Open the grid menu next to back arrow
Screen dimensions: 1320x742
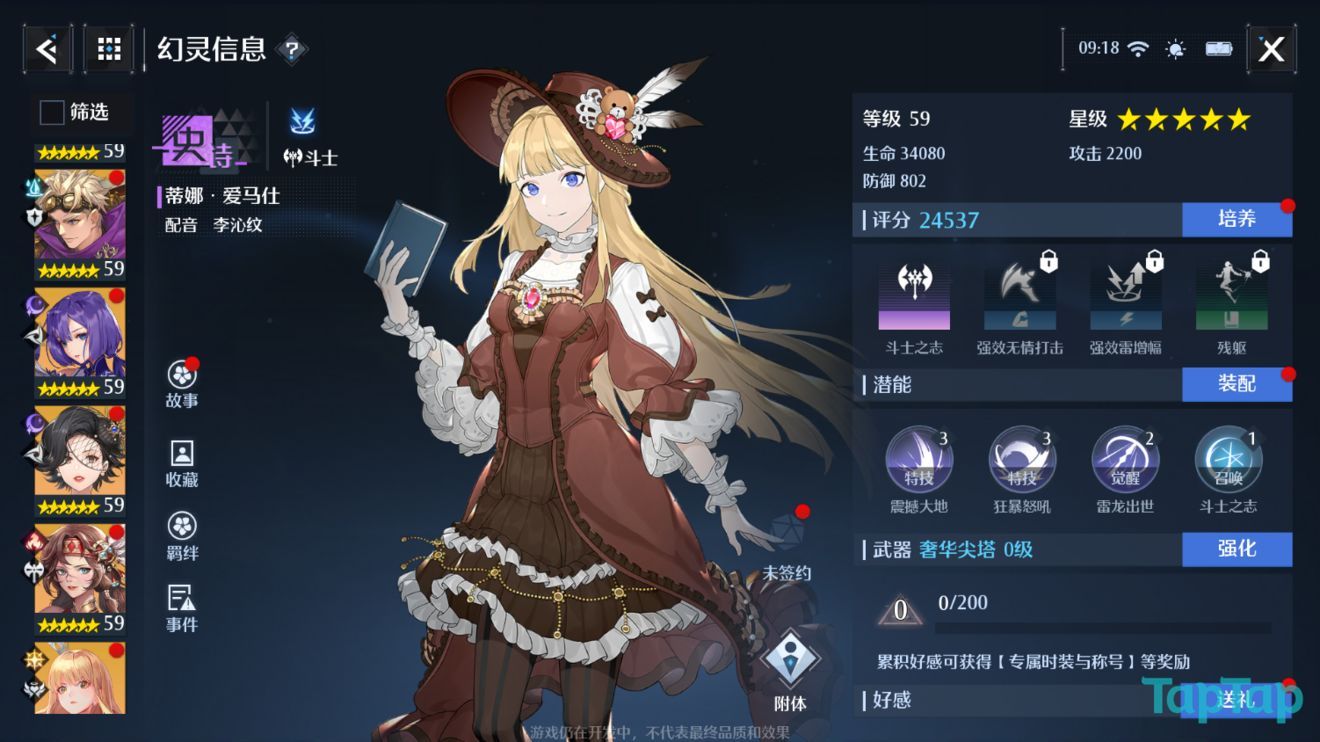[108, 48]
